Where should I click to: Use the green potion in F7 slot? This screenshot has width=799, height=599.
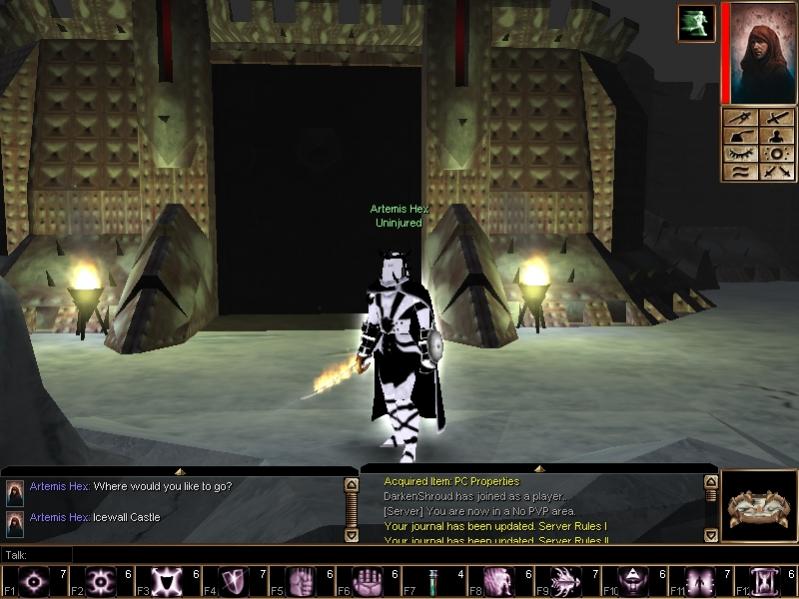433,581
